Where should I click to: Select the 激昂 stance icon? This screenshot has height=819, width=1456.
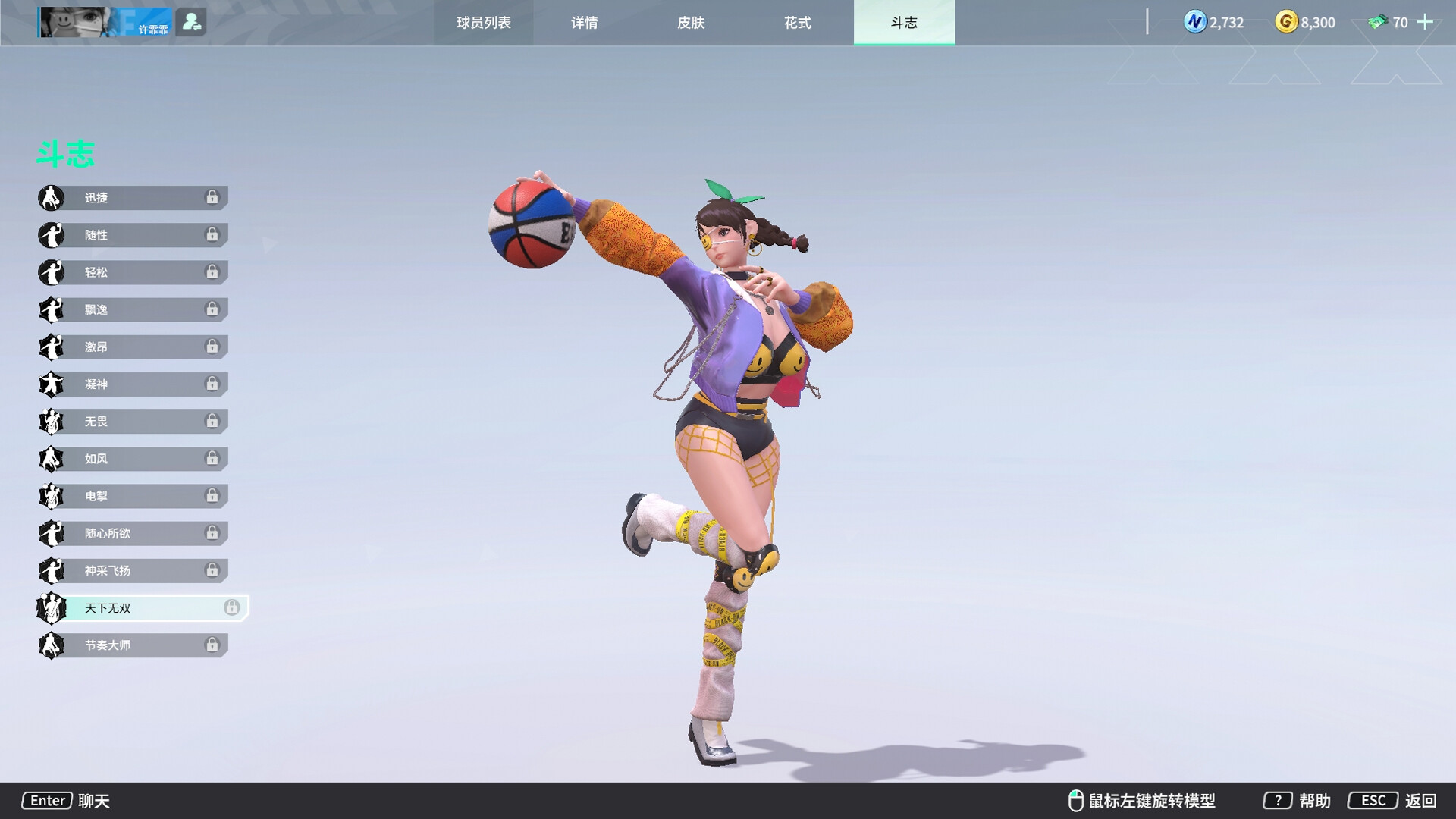[50, 347]
